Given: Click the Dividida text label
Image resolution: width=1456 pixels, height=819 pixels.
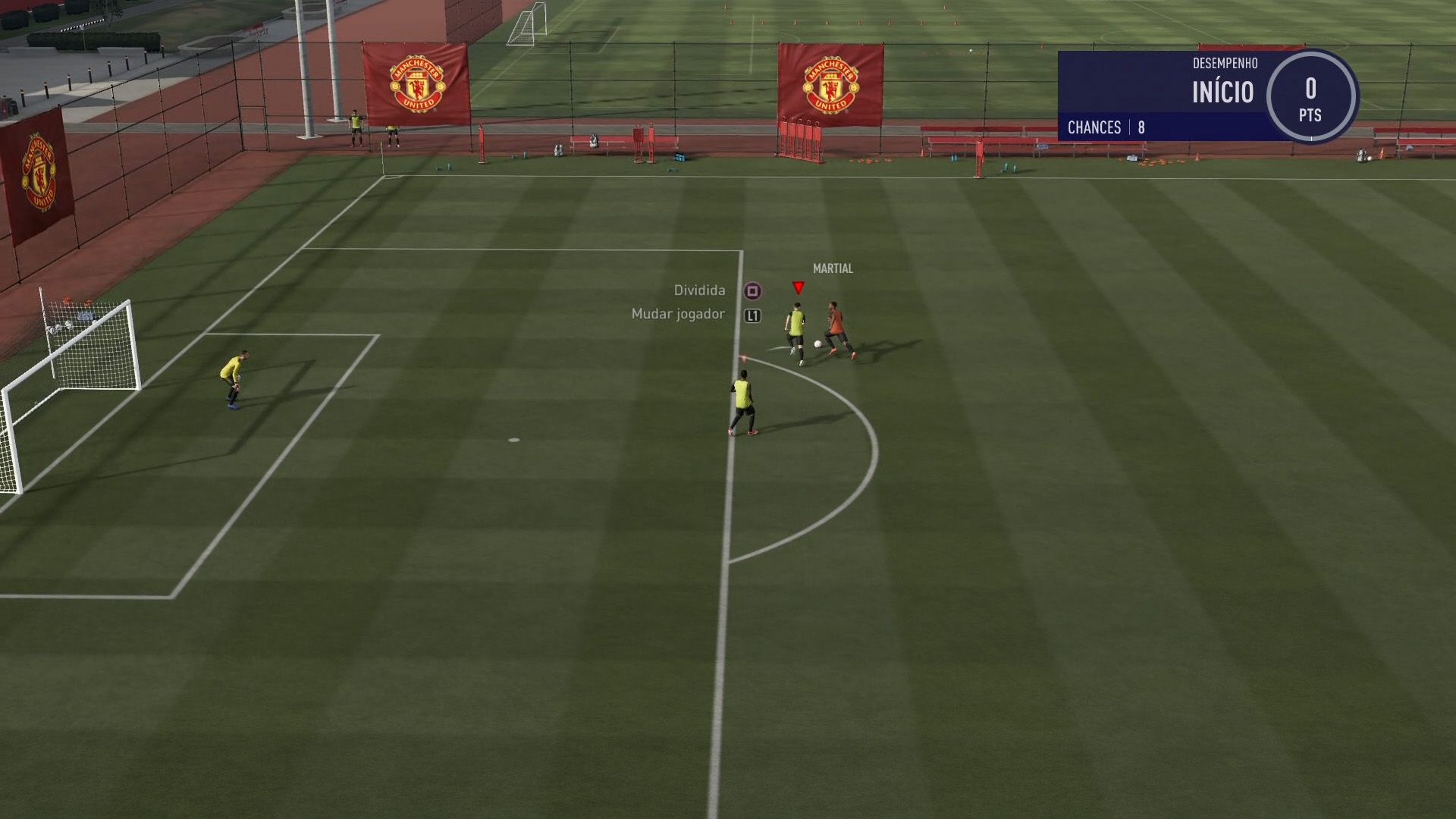Looking at the screenshot, I should pyautogui.click(x=698, y=290).
